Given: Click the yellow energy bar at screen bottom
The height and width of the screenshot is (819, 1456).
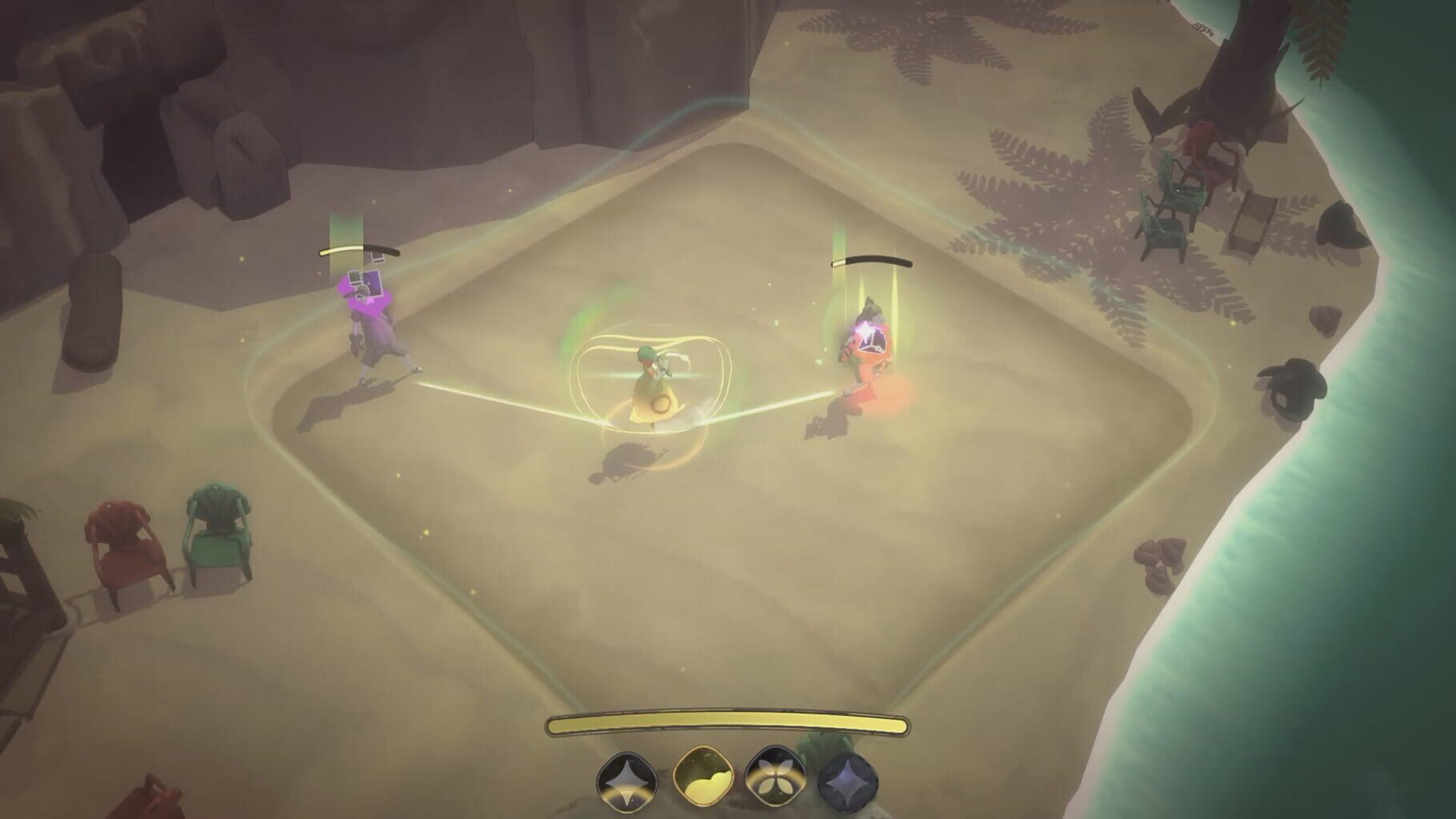Looking at the screenshot, I should pyautogui.click(x=728, y=722).
